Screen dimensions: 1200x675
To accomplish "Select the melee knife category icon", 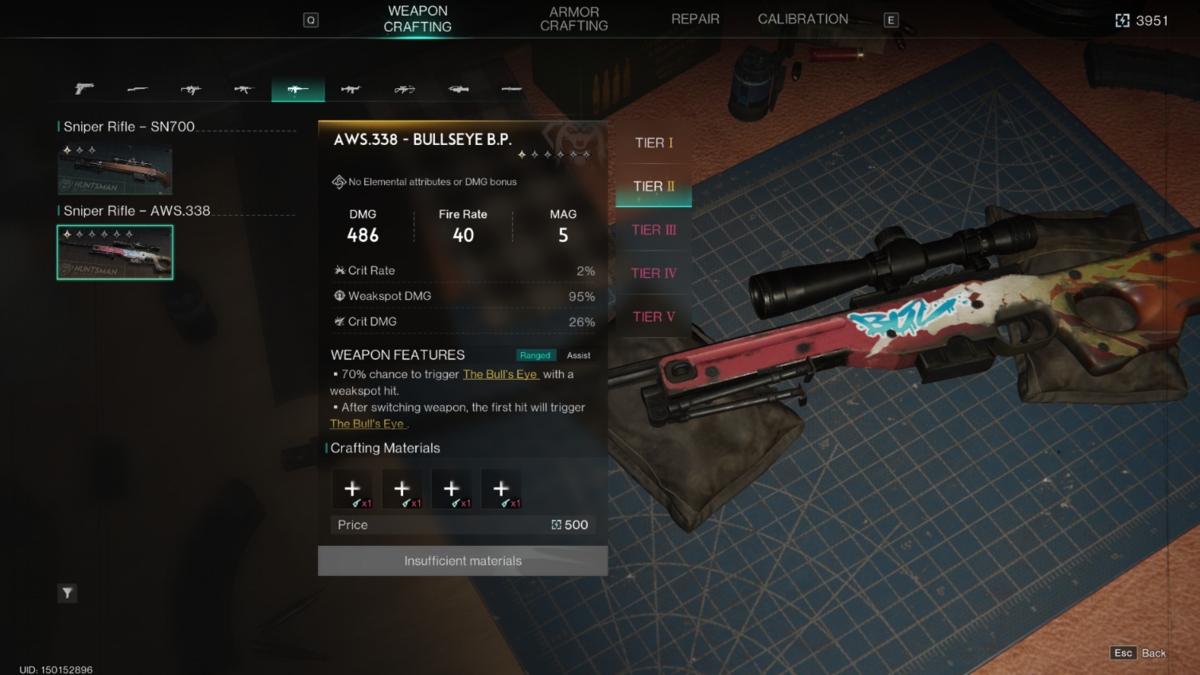I will click(511, 89).
